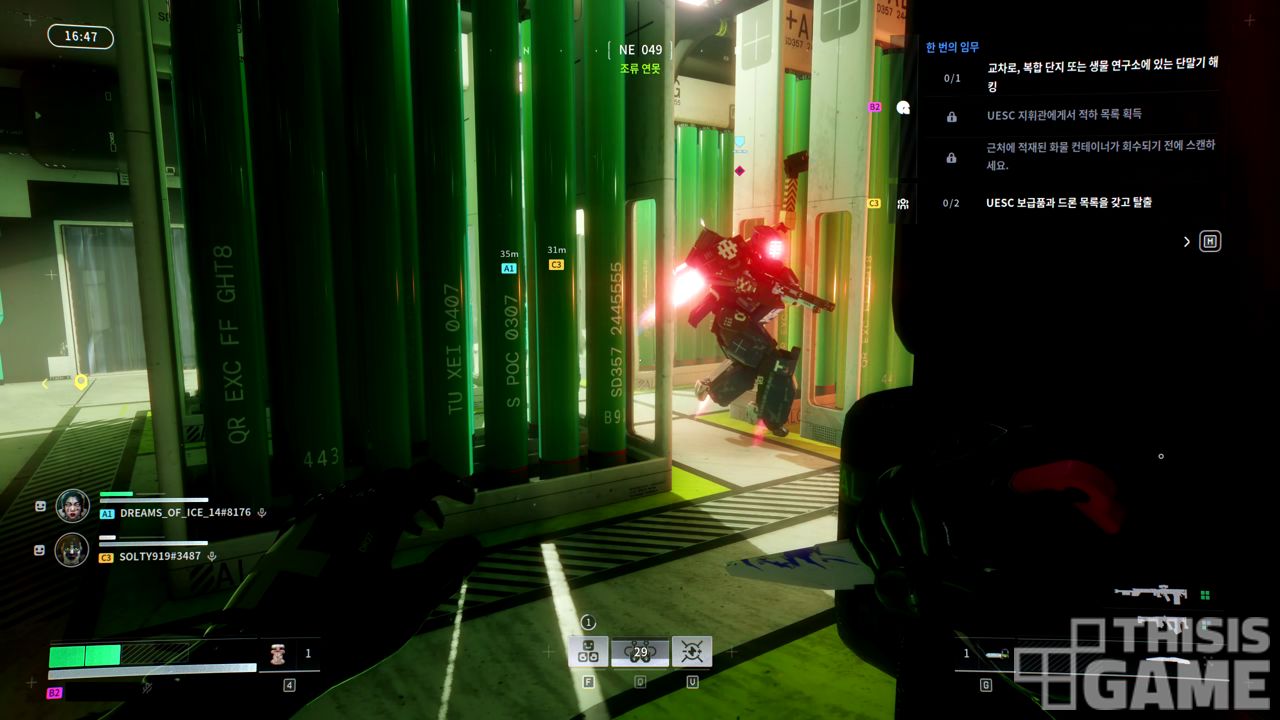Activate the crosshair burst ability icon
This screenshot has width=1280, height=720.
[x=692, y=652]
